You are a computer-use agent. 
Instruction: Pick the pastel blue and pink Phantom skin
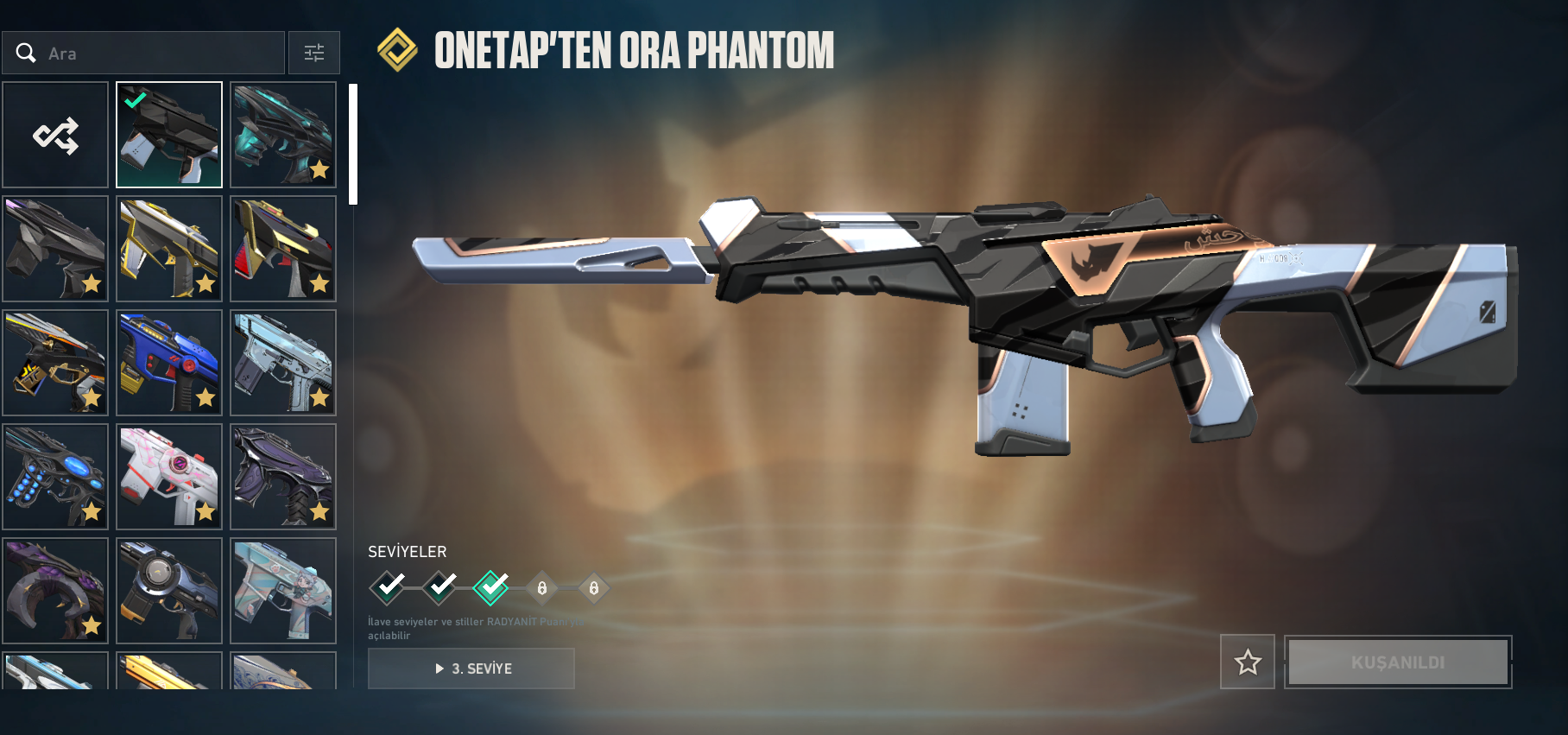283,591
